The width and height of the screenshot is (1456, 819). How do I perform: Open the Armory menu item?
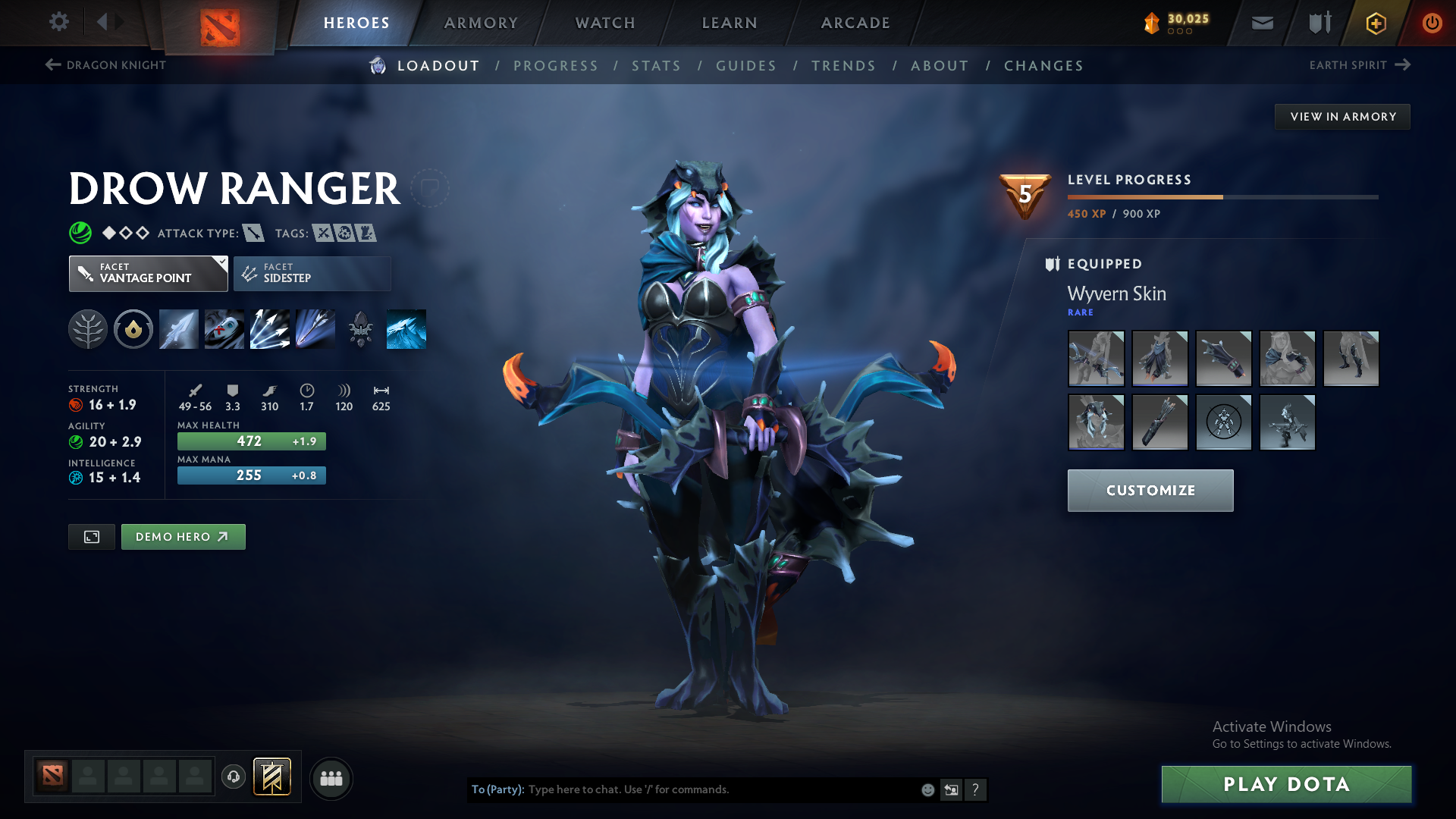(x=481, y=22)
